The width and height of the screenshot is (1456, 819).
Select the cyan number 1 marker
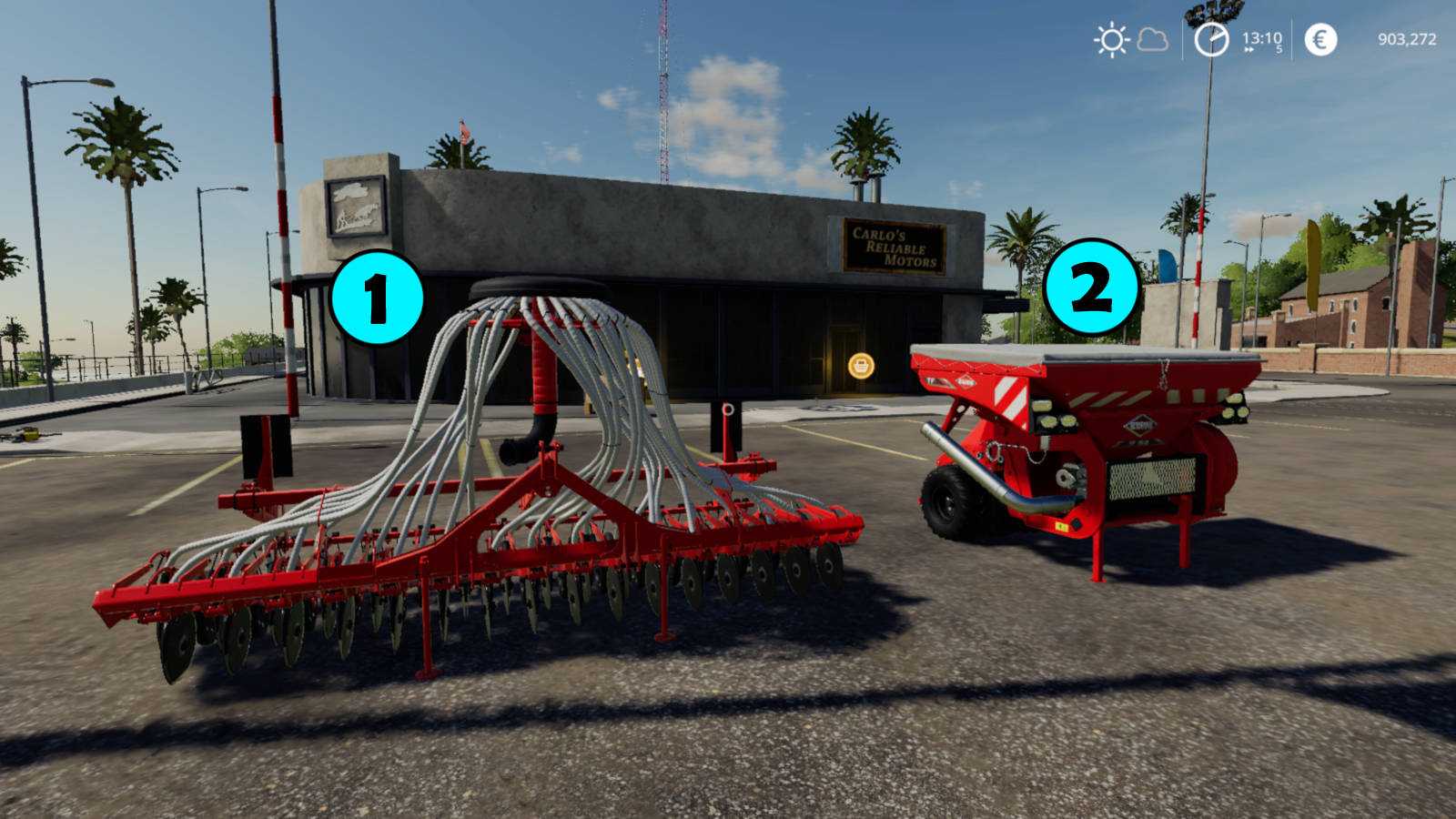click(377, 297)
